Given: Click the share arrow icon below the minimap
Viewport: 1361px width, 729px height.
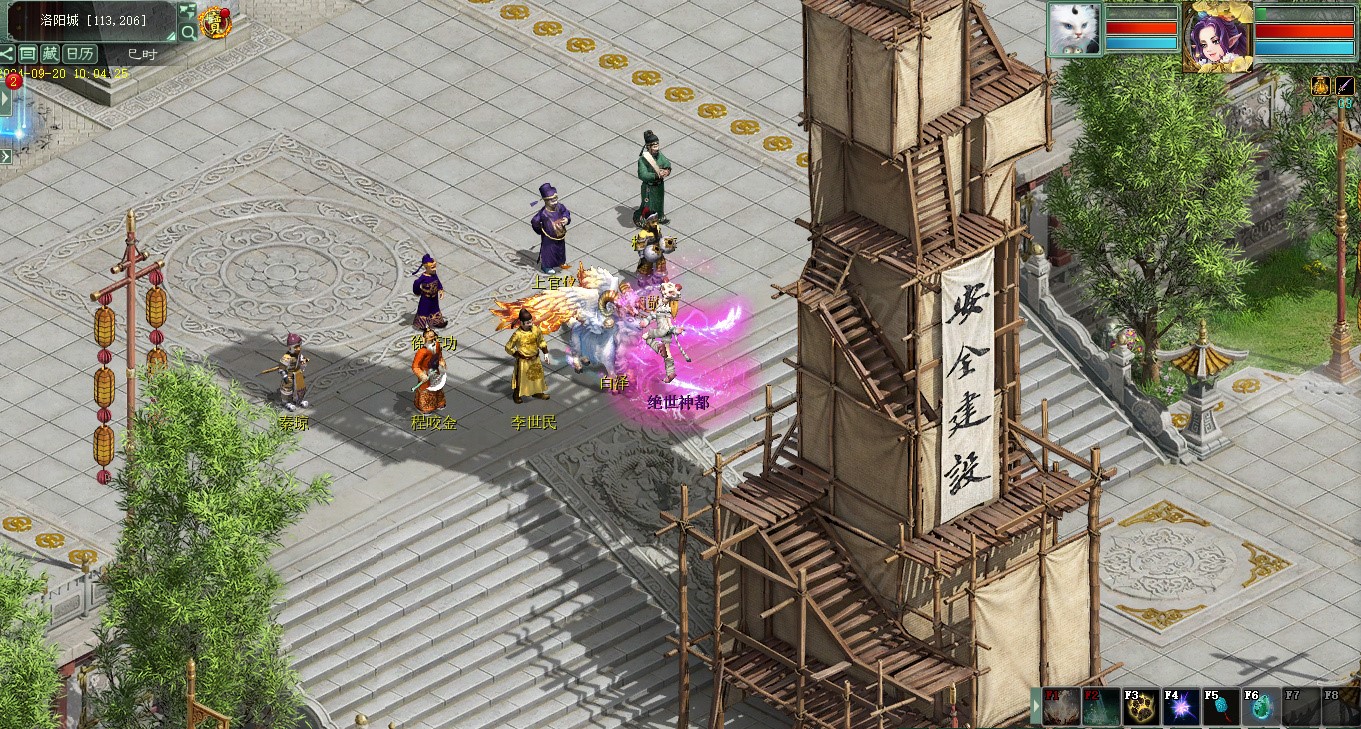Looking at the screenshot, I should [x=7, y=54].
